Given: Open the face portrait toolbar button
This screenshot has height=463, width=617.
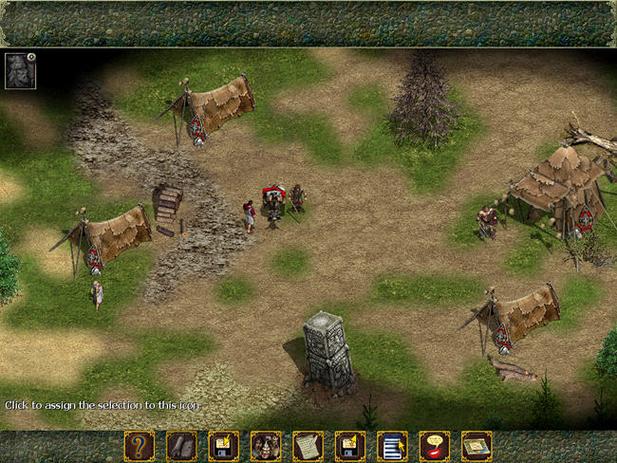Looking at the screenshot, I should [265, 446].
